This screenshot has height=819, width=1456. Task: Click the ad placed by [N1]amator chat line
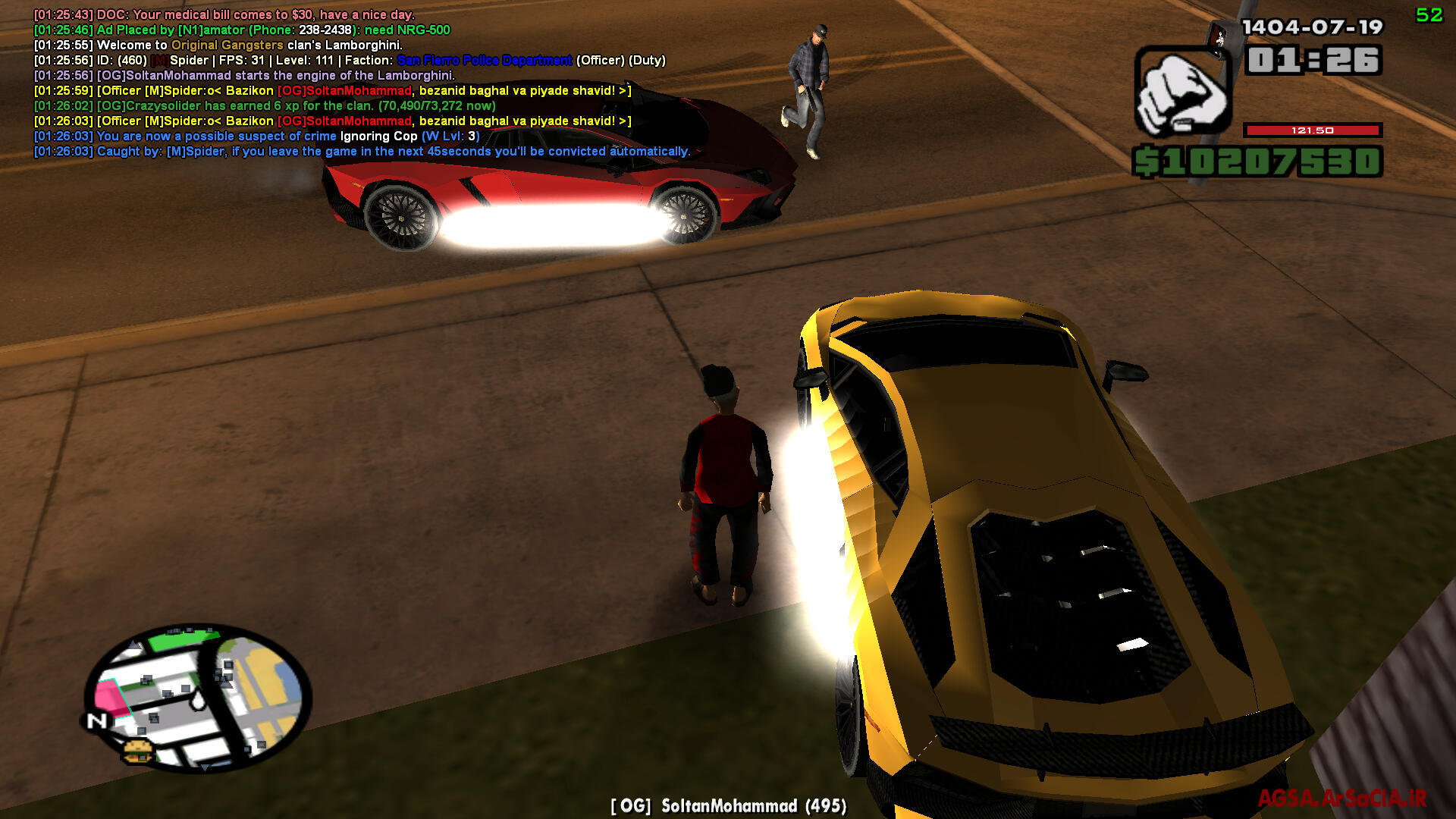[x=242, y=30]
